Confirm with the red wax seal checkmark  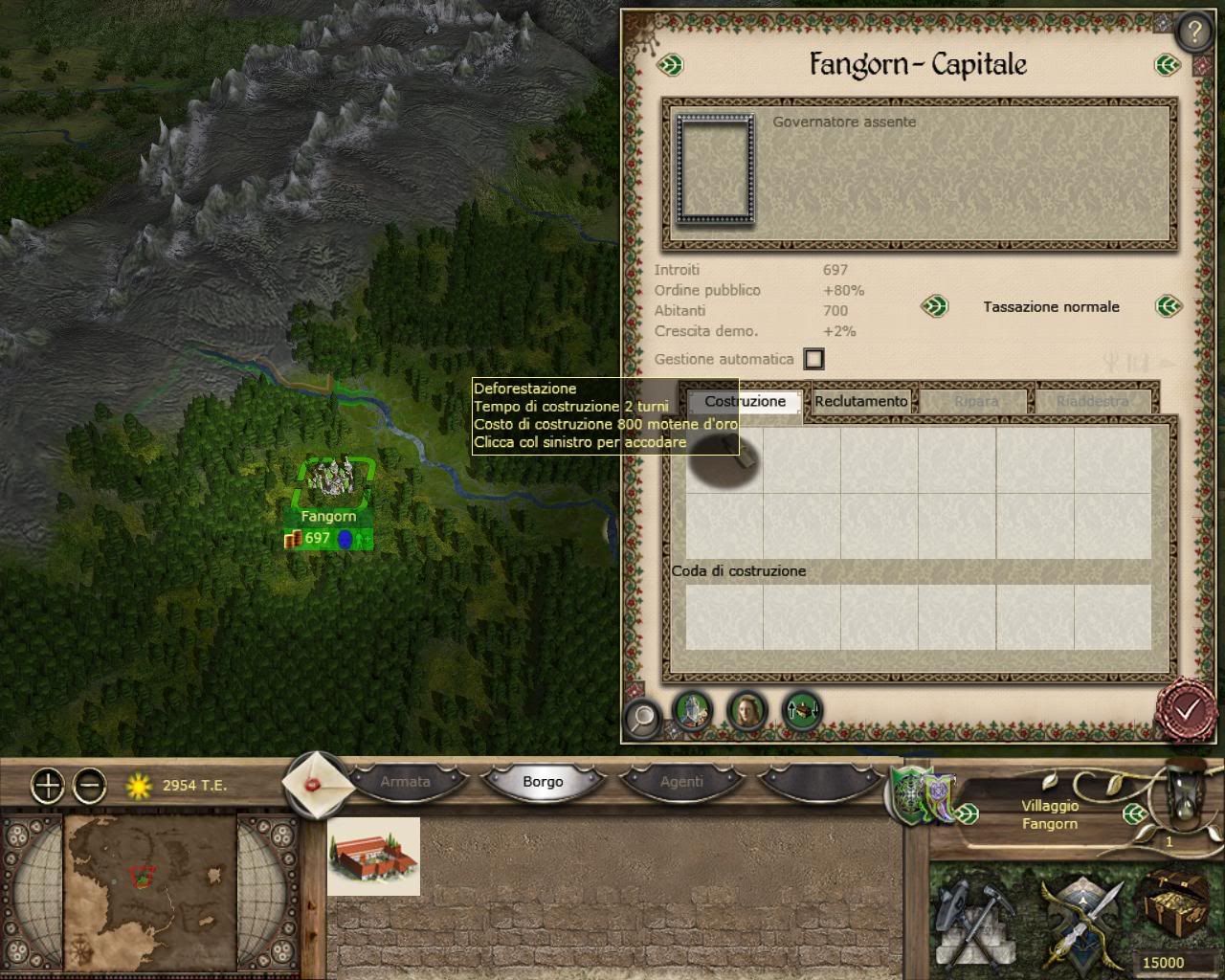point(1187,709)
